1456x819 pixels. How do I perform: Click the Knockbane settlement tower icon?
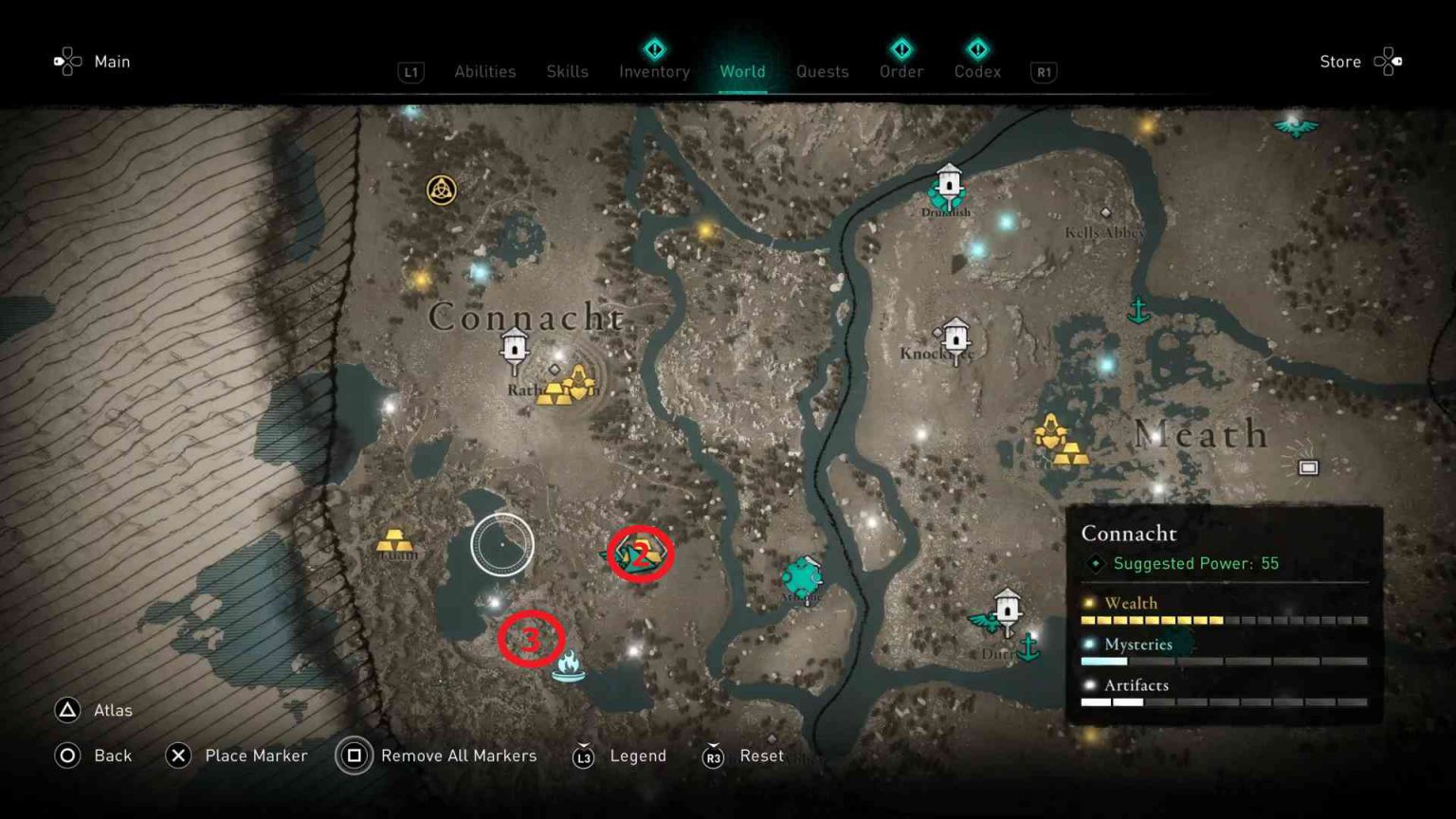955,338
